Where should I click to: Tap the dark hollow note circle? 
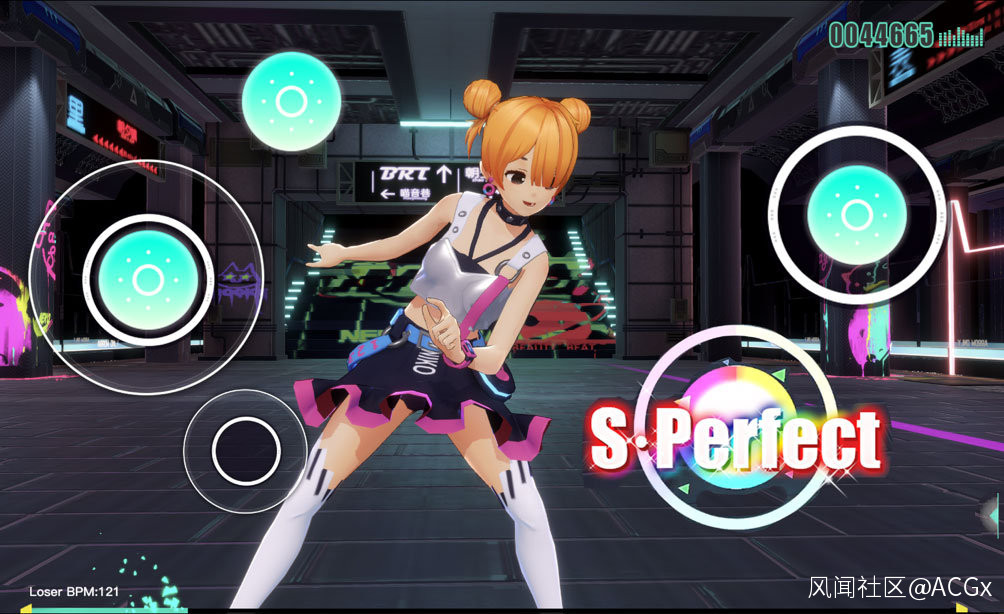click(x=246, y=450)
